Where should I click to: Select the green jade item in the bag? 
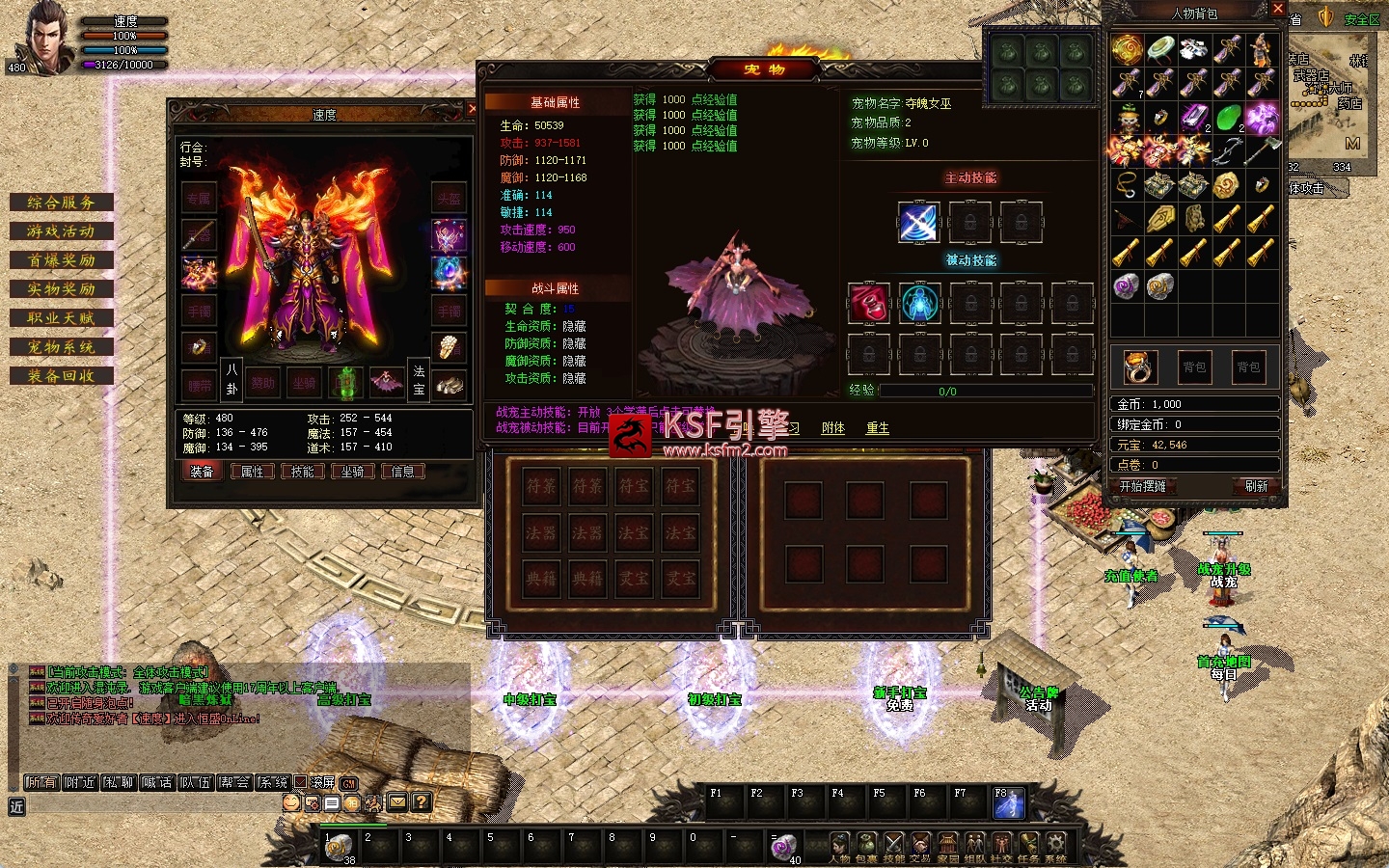coord(1227,119)
